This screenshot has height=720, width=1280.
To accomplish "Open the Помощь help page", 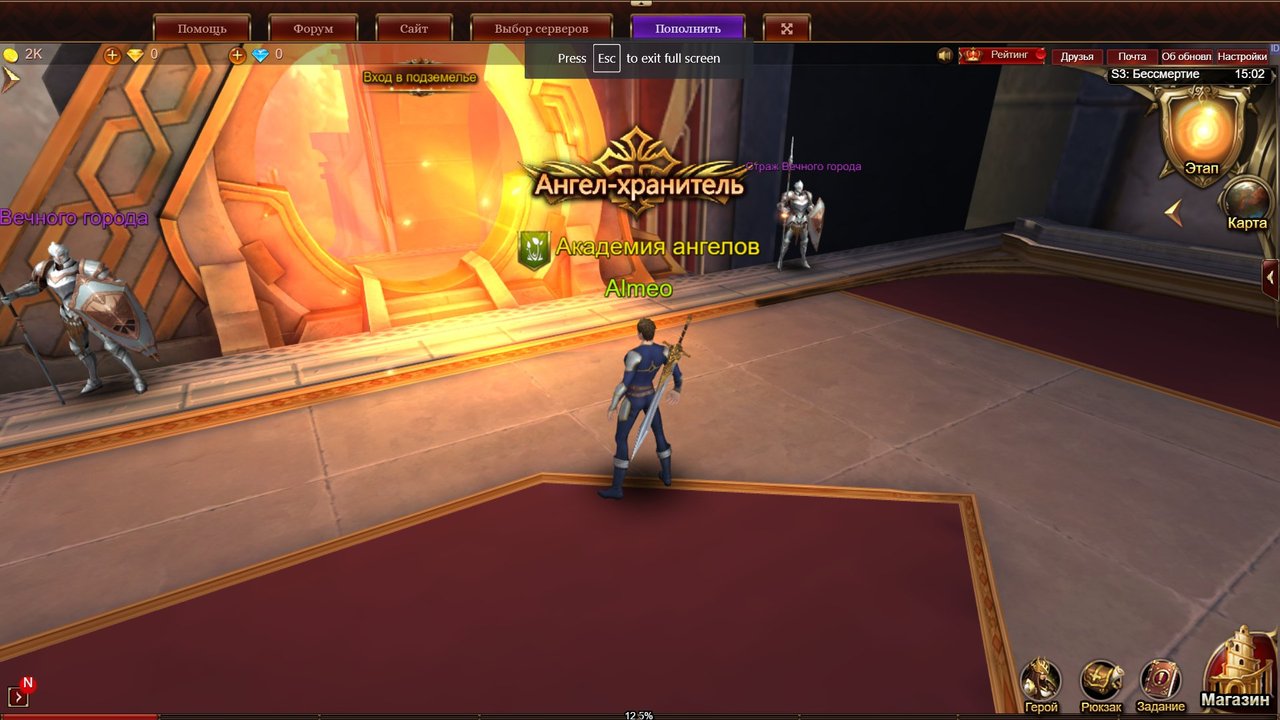I will coord(202,28).
